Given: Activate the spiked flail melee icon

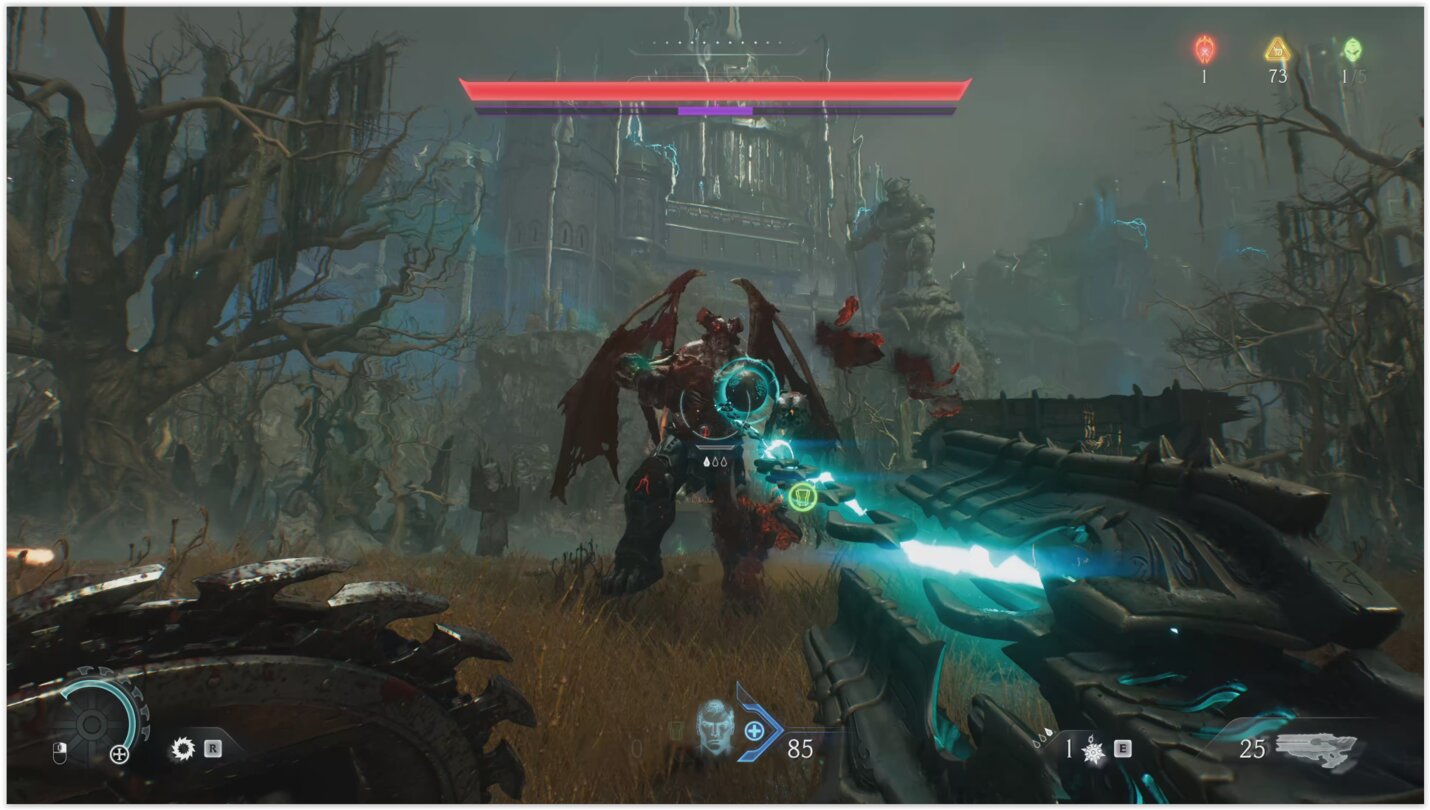Looking at the screenshot, I should coord(1094,749).
